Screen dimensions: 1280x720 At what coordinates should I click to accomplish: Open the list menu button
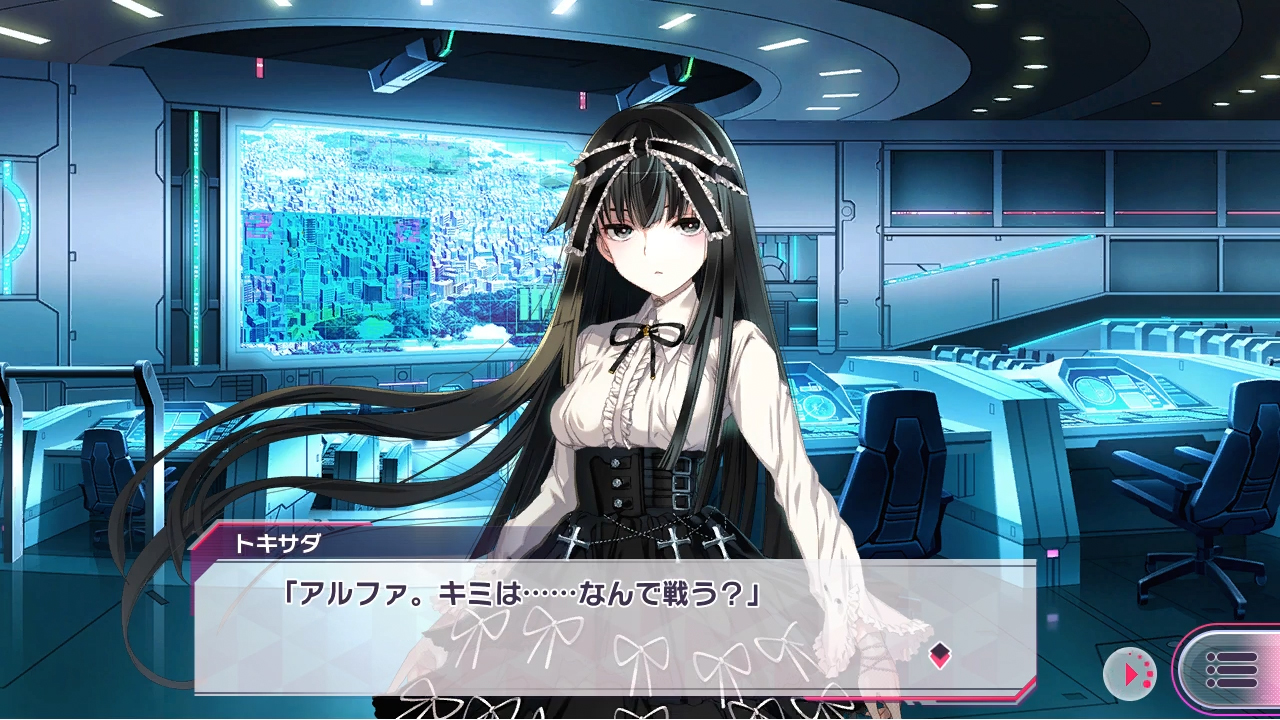click(x=1230, y=669)
